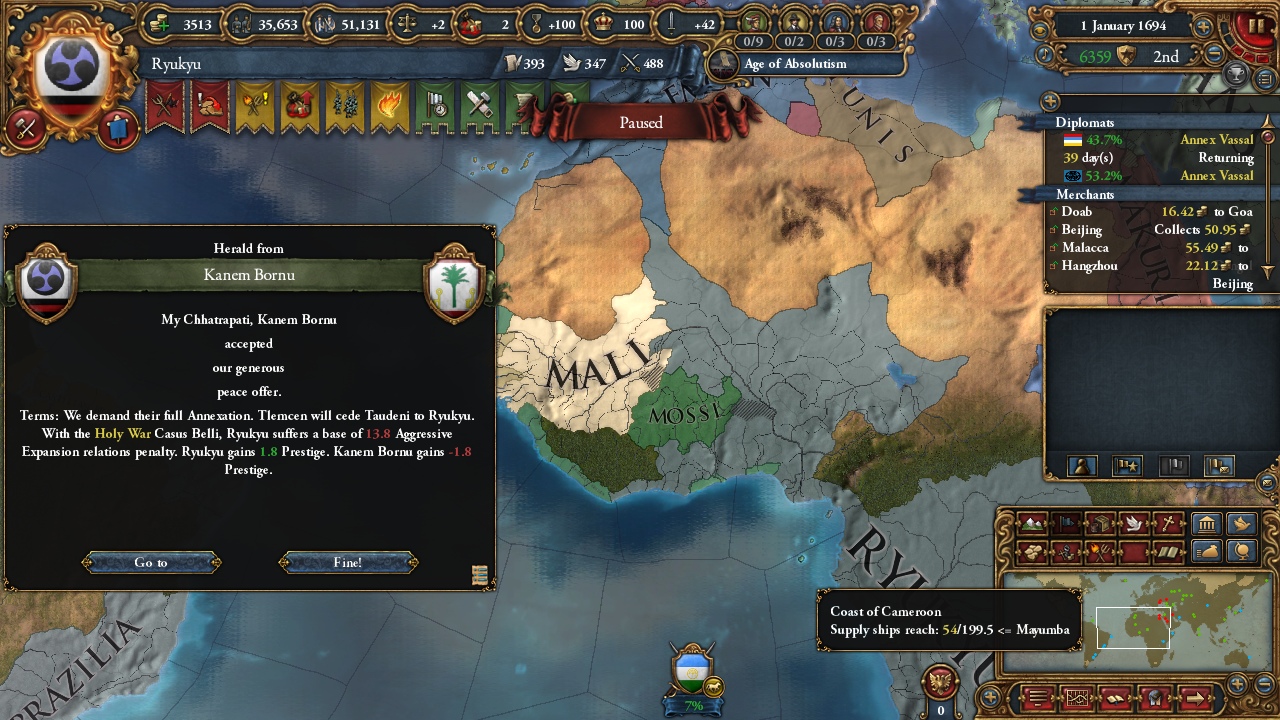Image resolution: width=1280 pixels, height=720 pixels.
Task: Accept peace terms with Fine! button
Action: pyautogui.click(x=347, y=562)
